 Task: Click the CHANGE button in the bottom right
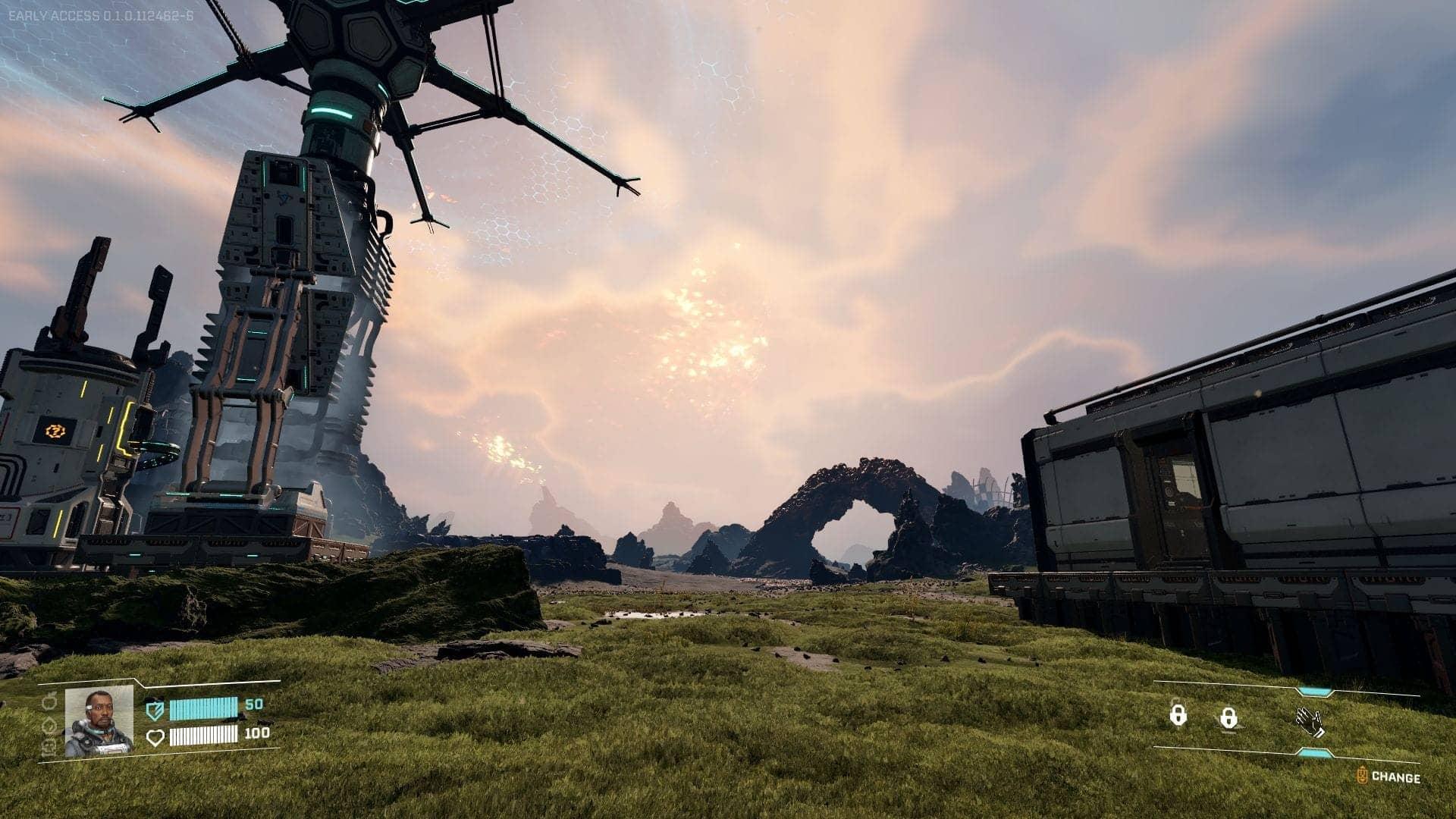(x=1398, y=777)
